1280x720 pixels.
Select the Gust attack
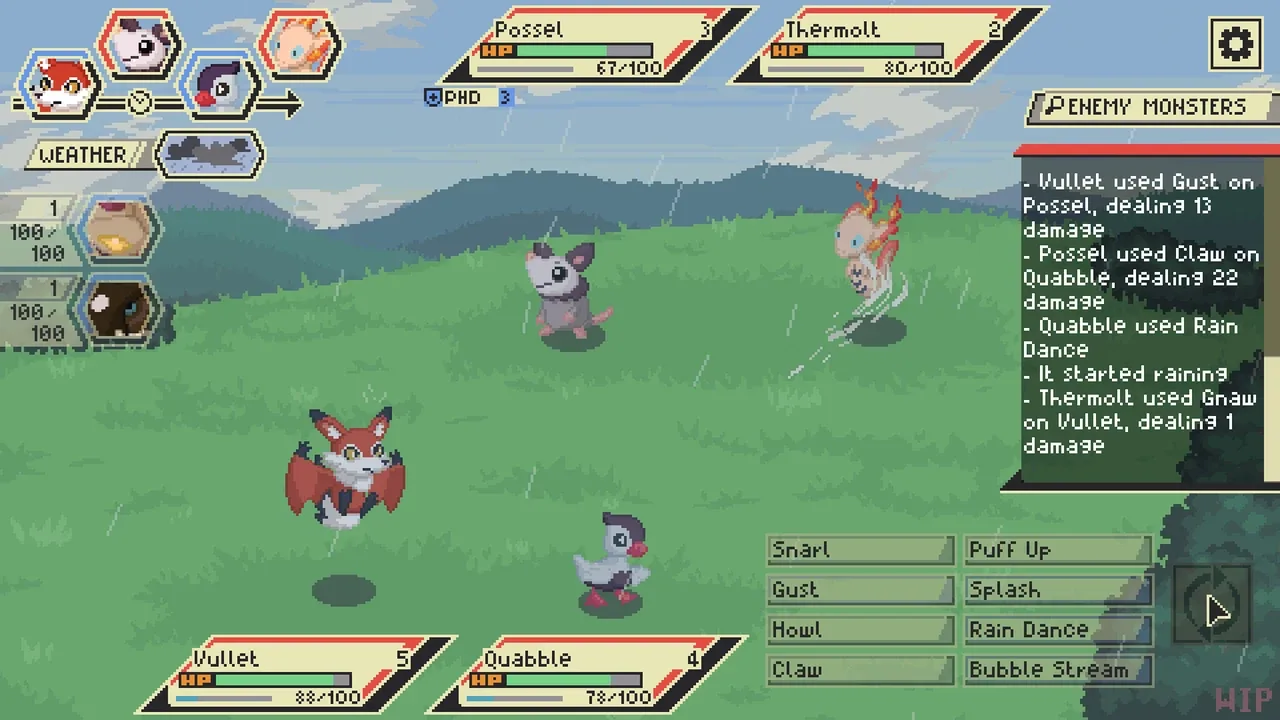860,590
